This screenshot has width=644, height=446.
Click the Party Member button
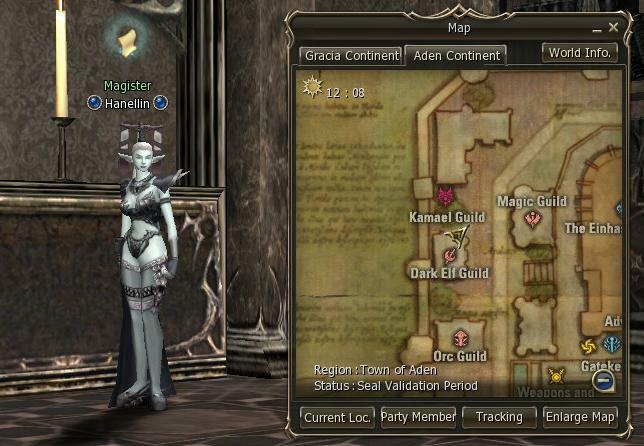point(418,417)
